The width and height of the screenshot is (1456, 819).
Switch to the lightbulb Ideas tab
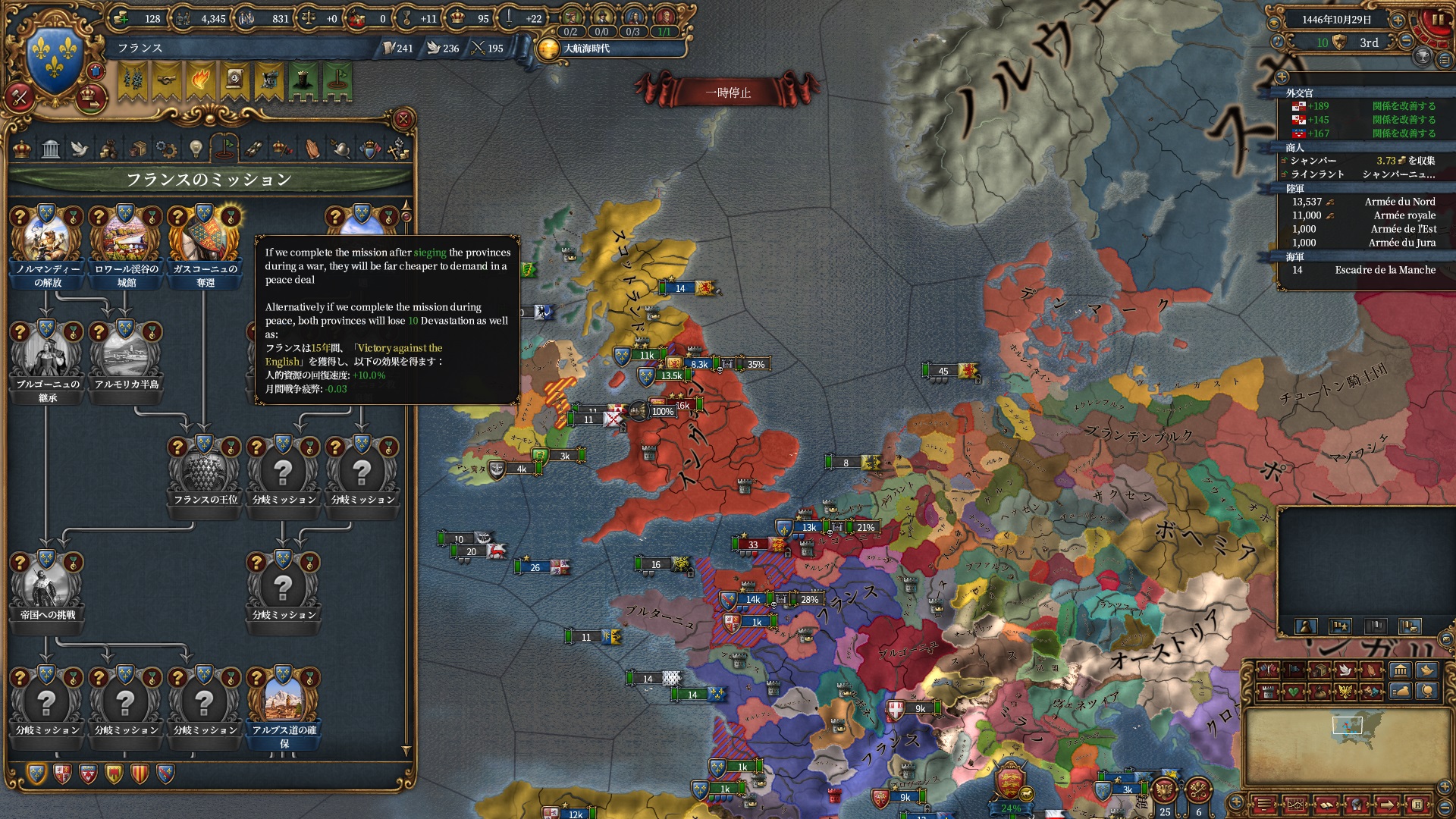point(196,149)
